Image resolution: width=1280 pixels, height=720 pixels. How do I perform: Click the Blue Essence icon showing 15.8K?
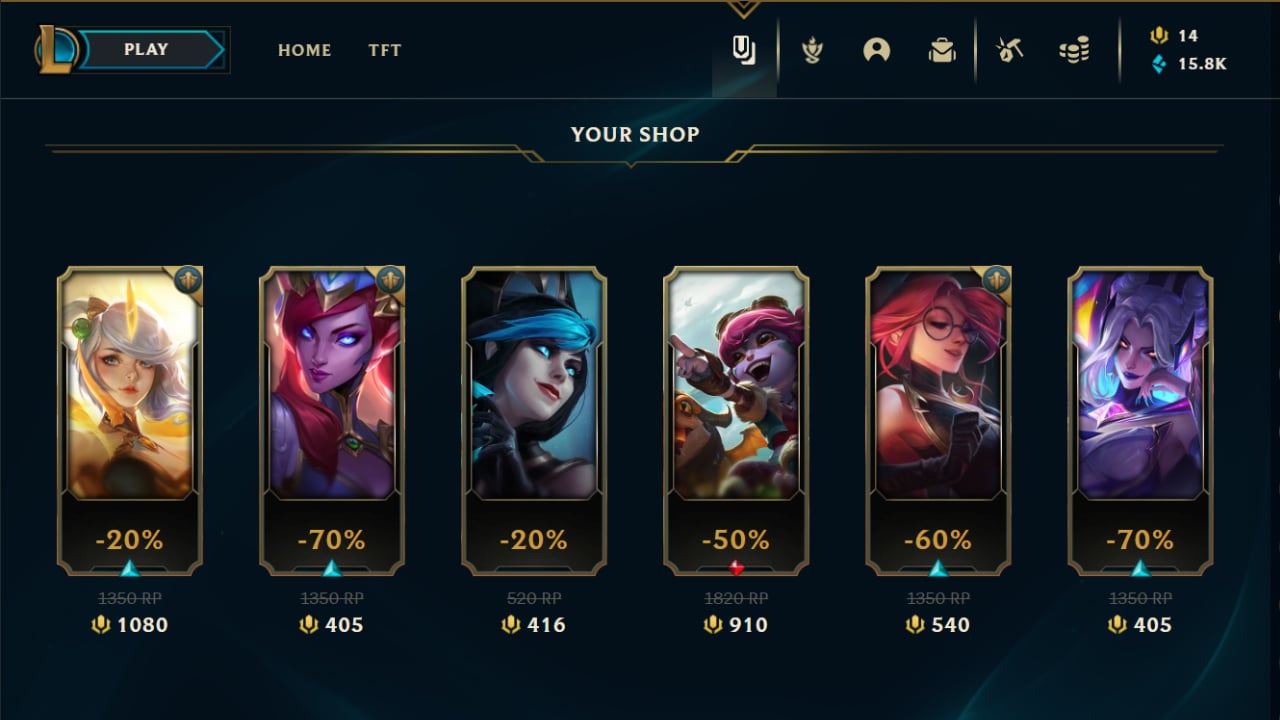point(1158,63)
